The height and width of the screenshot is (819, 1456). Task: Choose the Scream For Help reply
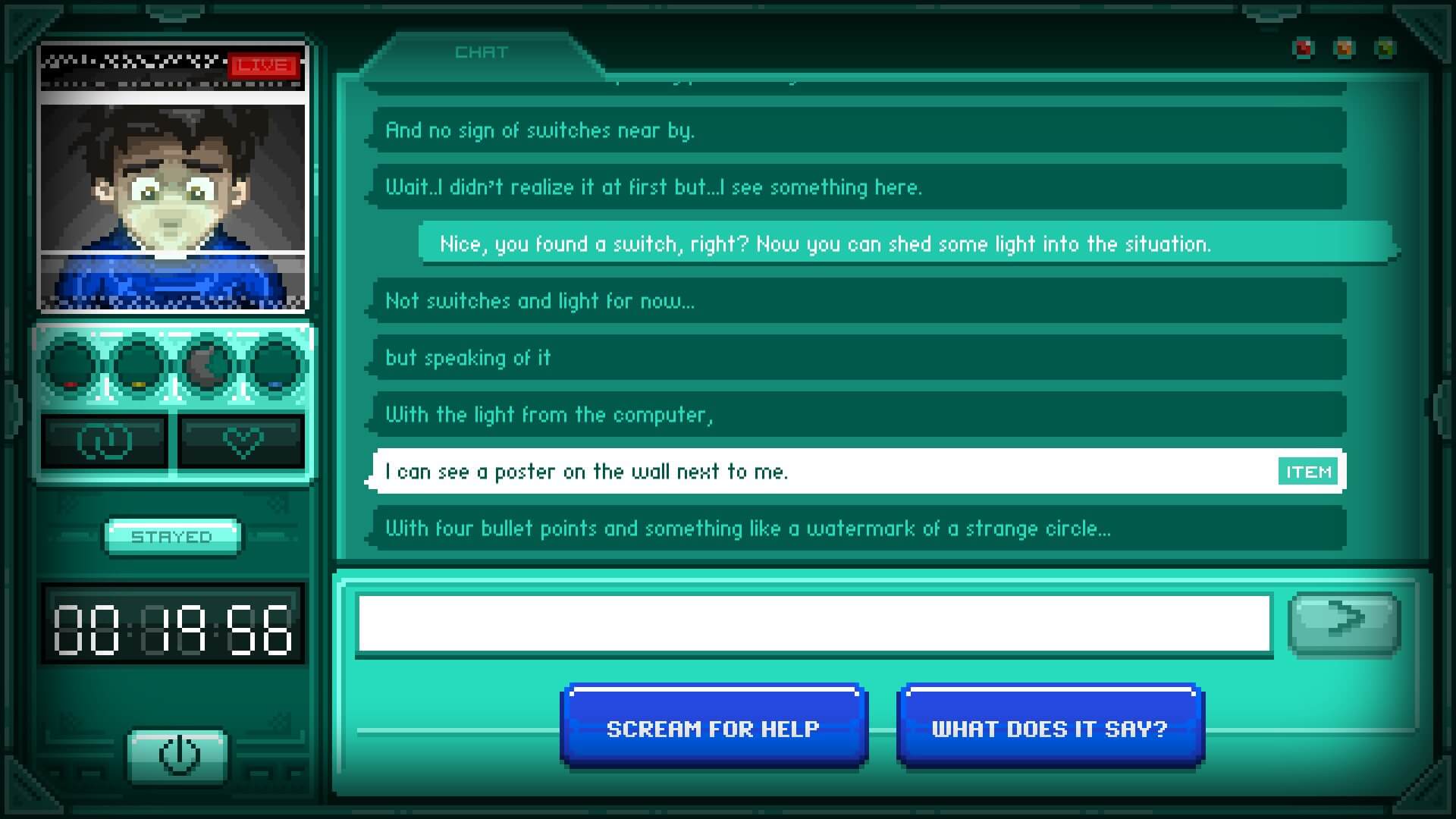714,728
